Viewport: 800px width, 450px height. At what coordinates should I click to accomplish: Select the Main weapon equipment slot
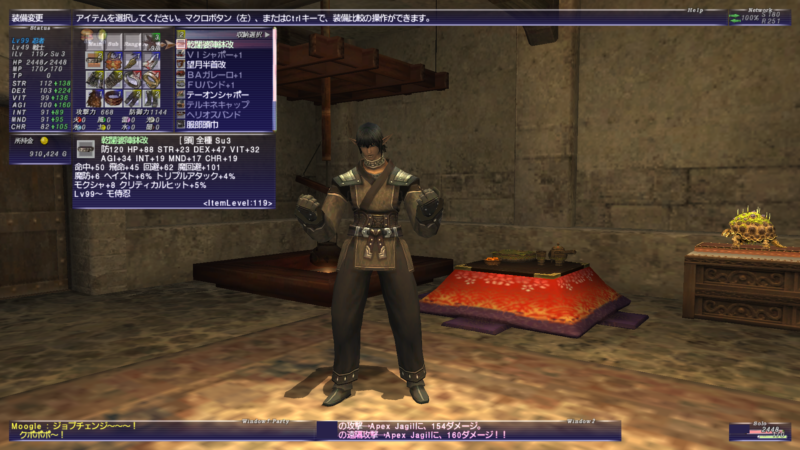[93, 42]
